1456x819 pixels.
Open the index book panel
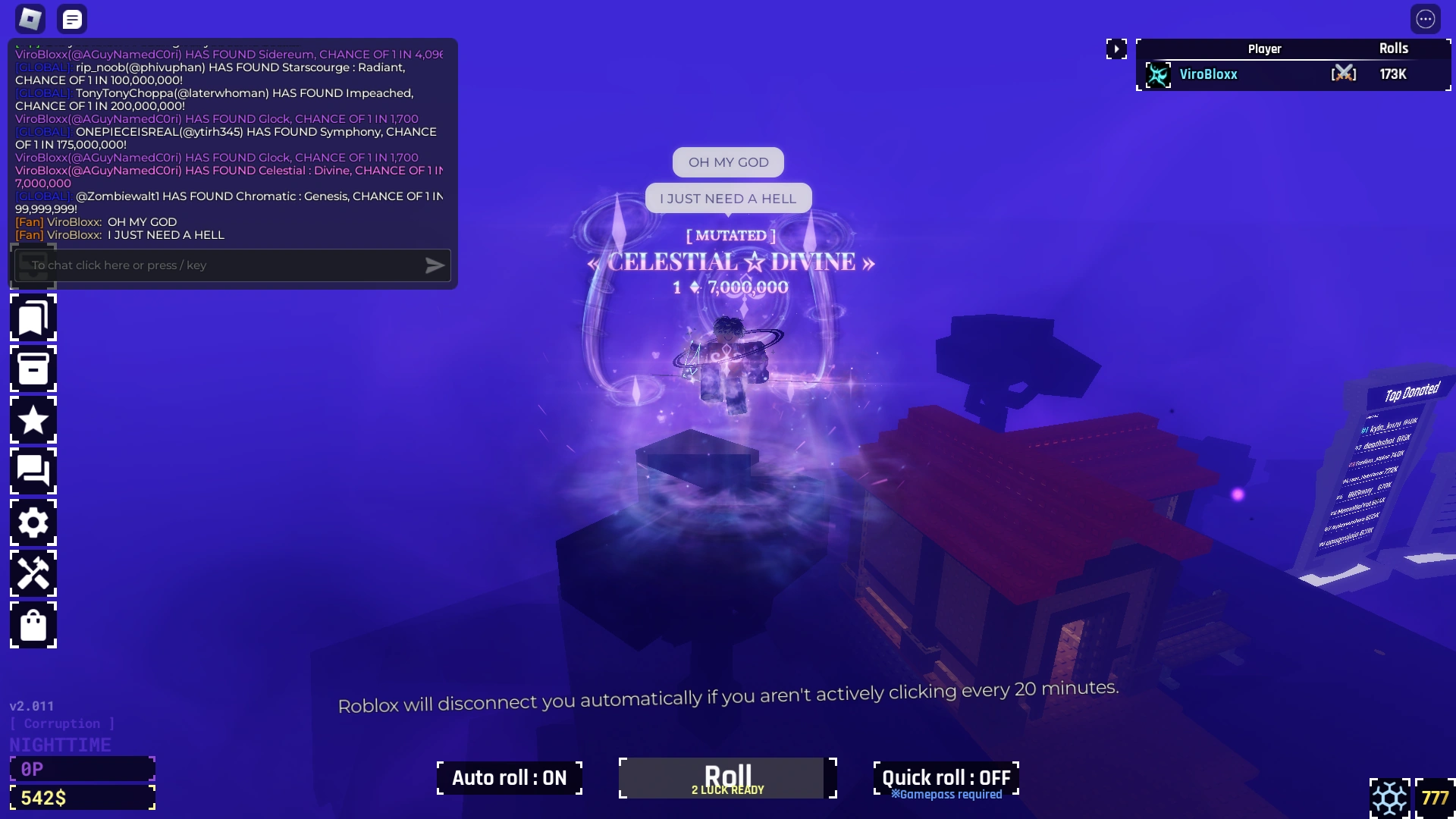click(x=33, y=318)
